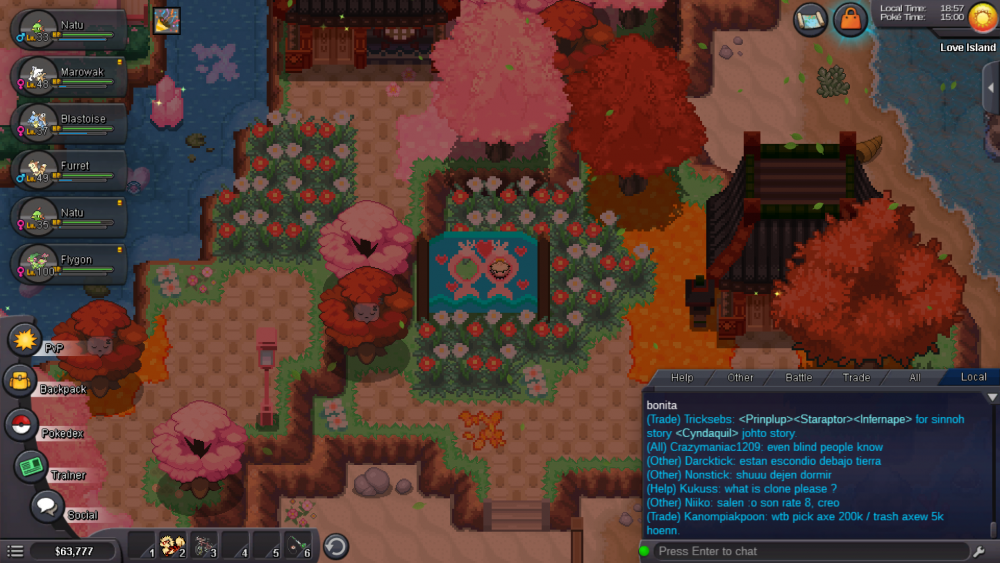1000x563 pixels.
Task: Use the fishing rod in hotbar slot 6
Action: pyautogui.click(x=299, y=546)
